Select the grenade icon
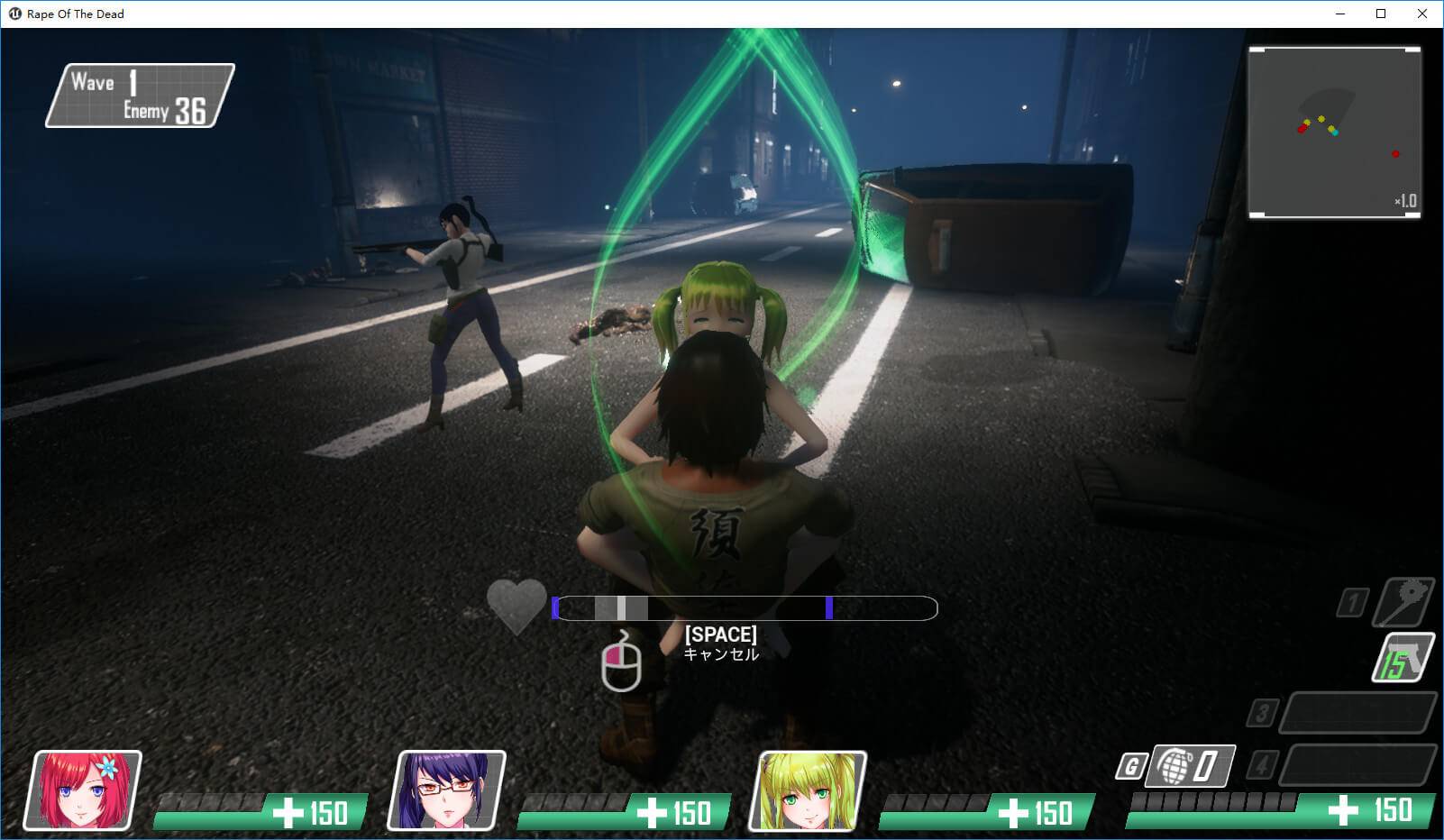The width and height of the screenshot is (1444, 840). point(1176,766)
